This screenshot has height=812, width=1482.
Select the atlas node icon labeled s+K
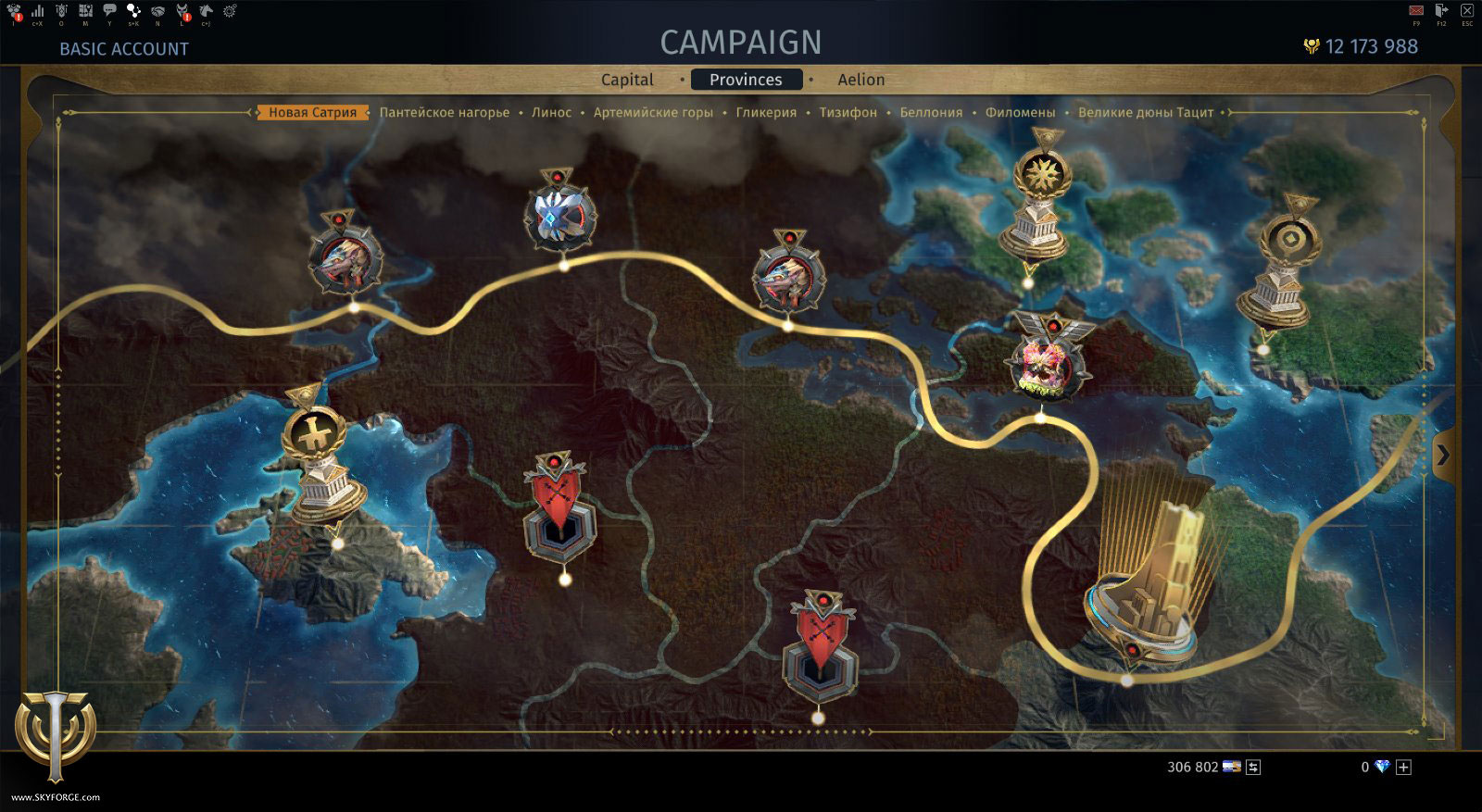tap(134, 10)
